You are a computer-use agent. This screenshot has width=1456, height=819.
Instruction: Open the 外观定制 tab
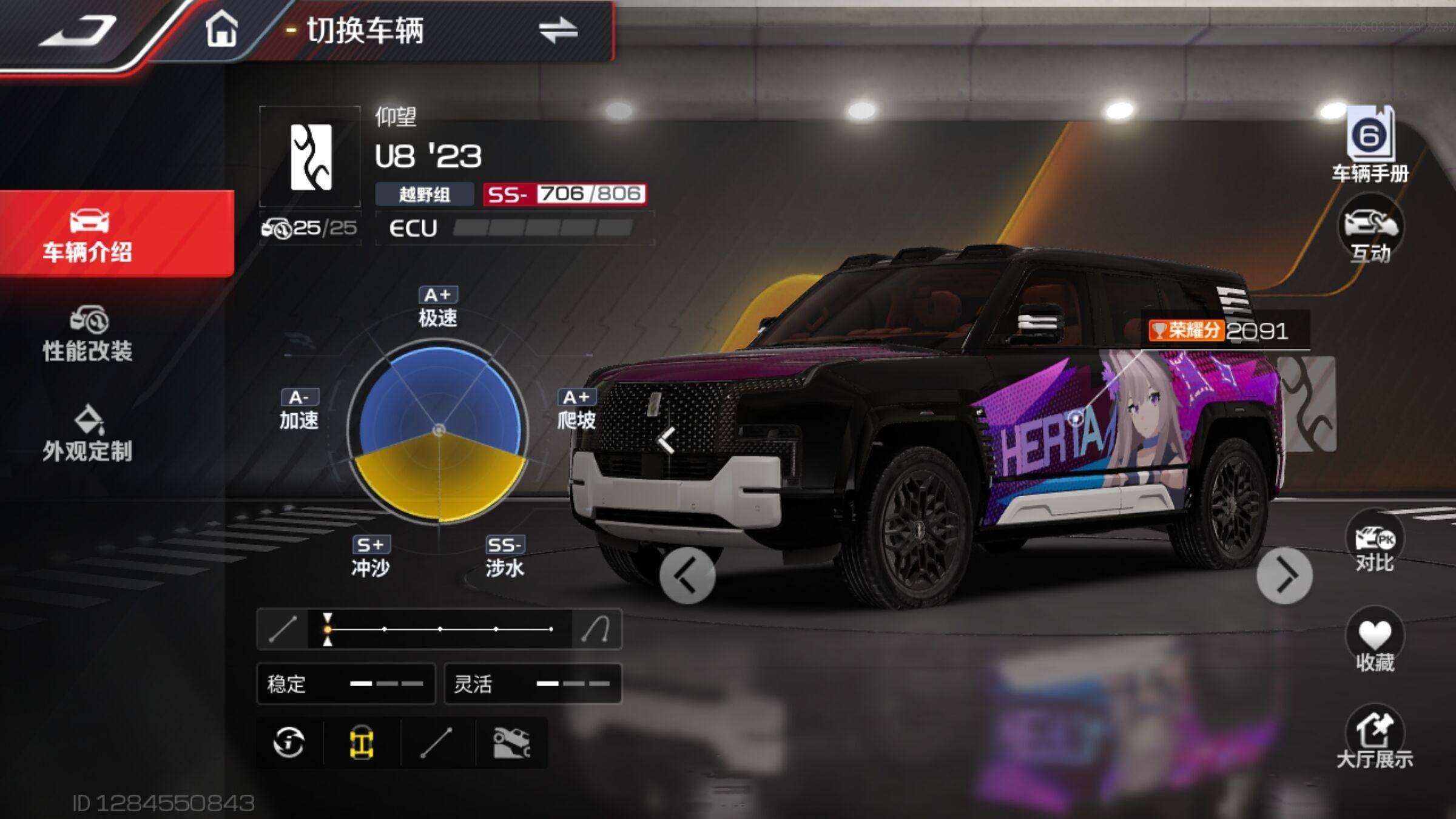pos(88,434)
